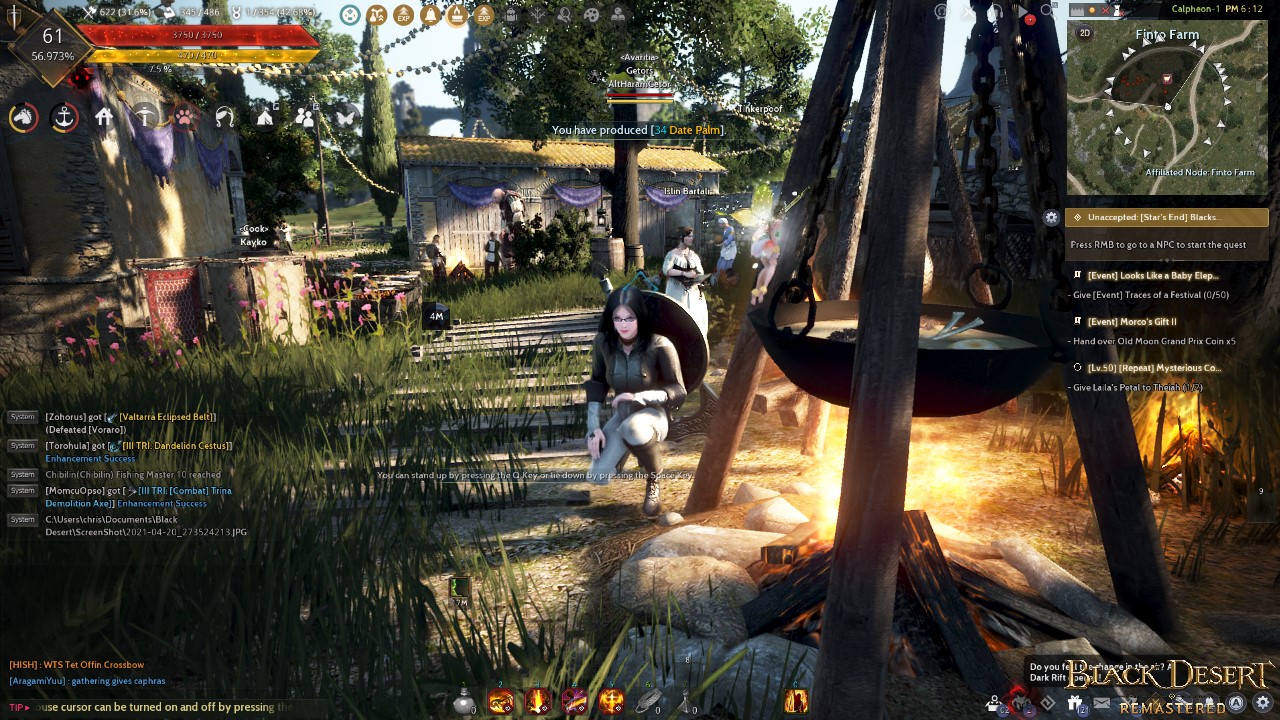
Task: Click the gift box icon showing 121 rewards
Action: (1075, 703)
